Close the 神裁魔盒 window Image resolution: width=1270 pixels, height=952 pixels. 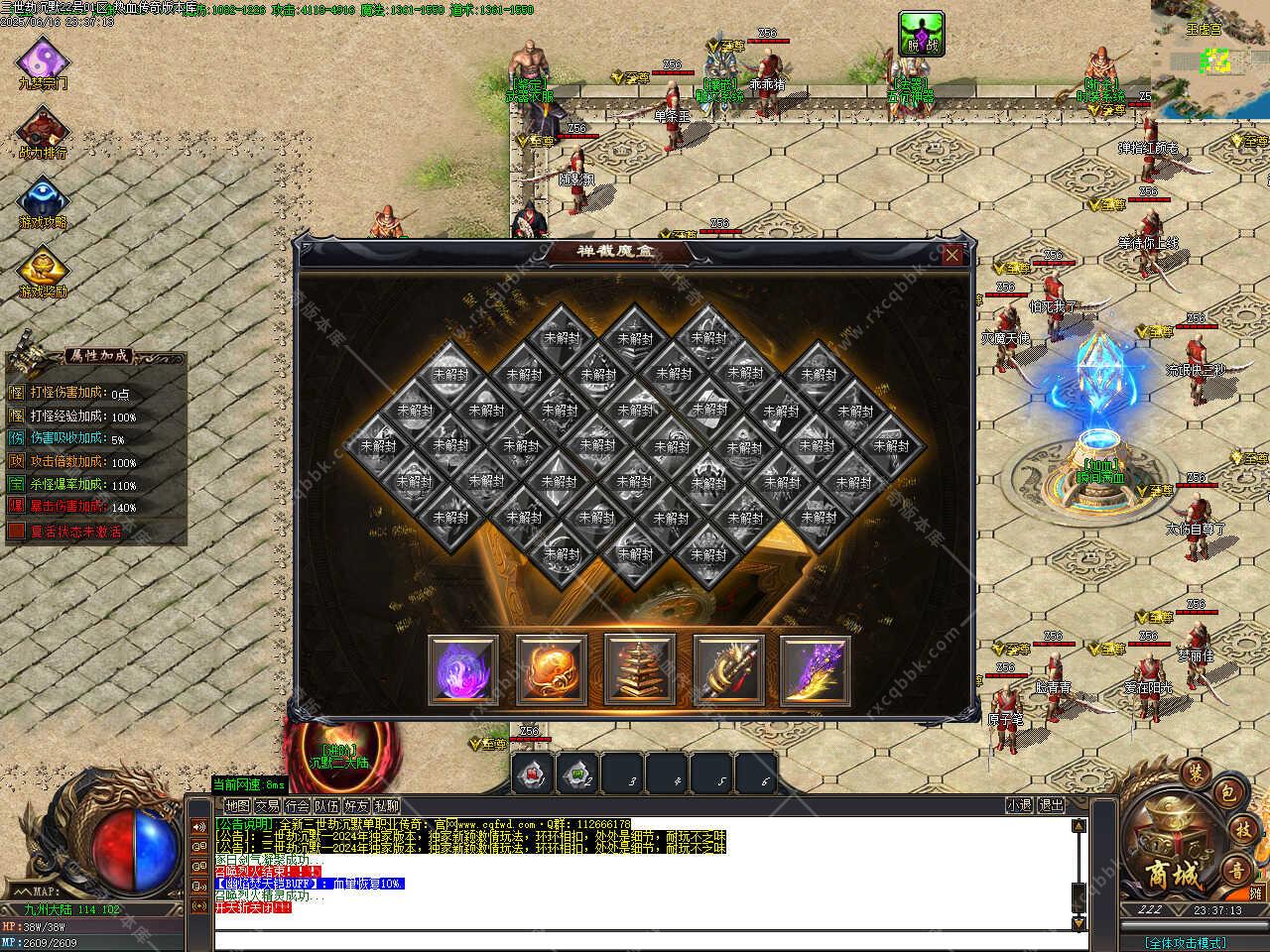952,256
